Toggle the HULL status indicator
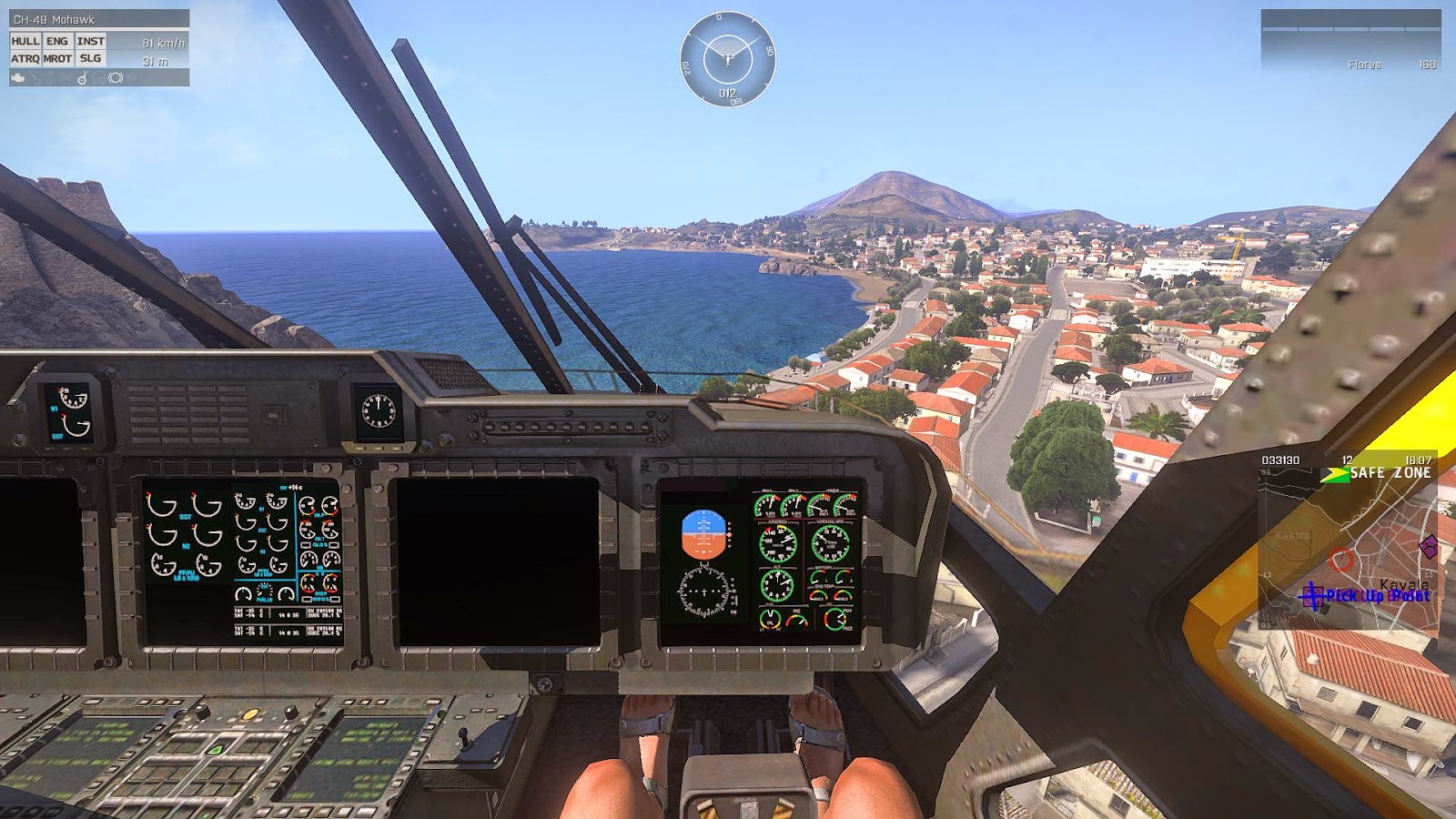 25,41
